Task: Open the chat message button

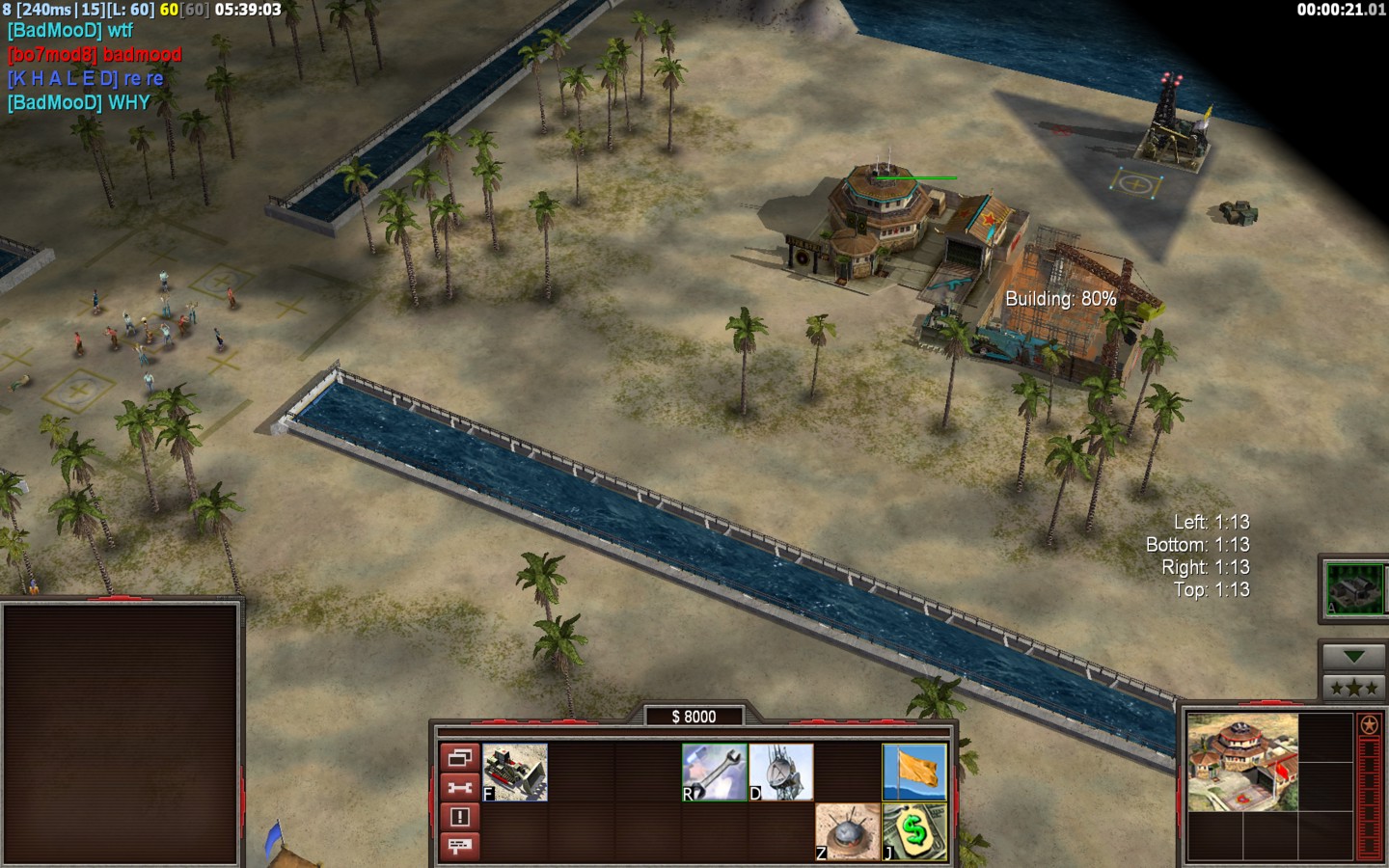Action: [x=460, y=846]
